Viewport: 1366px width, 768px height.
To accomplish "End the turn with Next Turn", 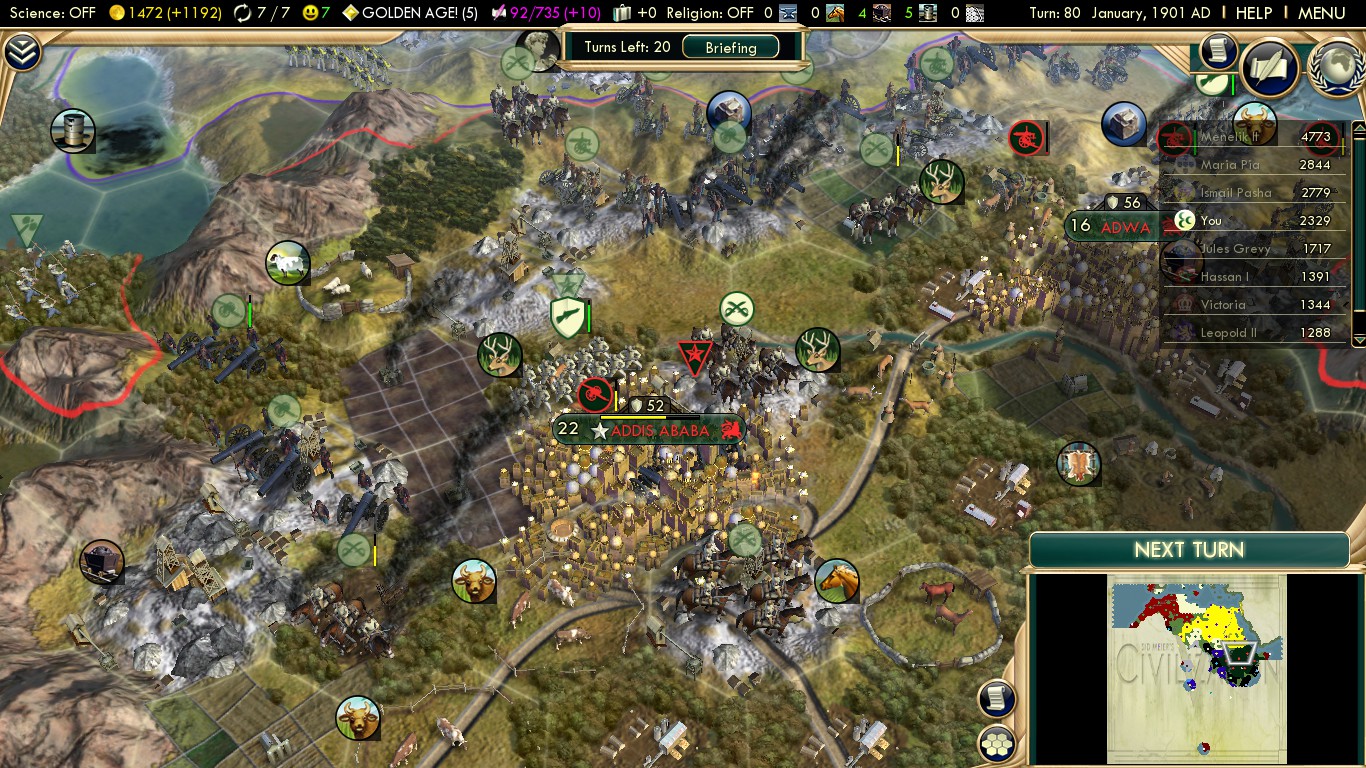I will [x=1189, y=550].
